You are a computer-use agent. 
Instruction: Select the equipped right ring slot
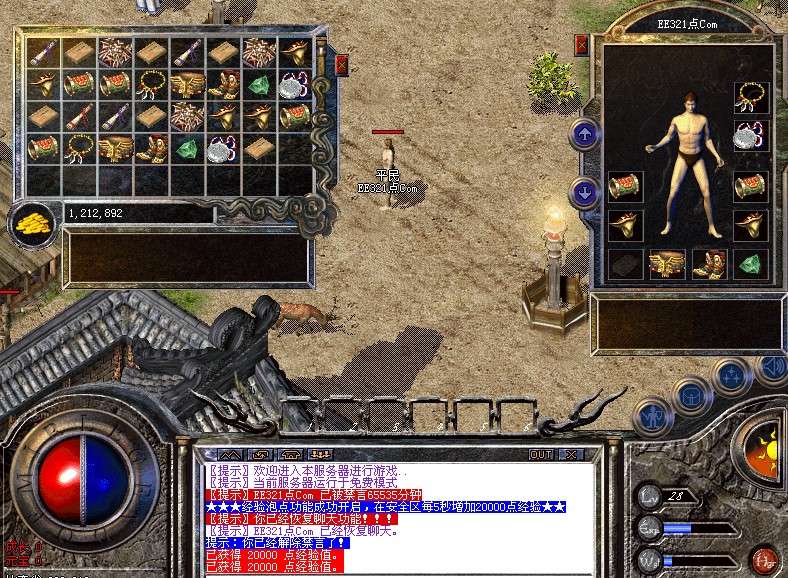(x=752, y=225)
